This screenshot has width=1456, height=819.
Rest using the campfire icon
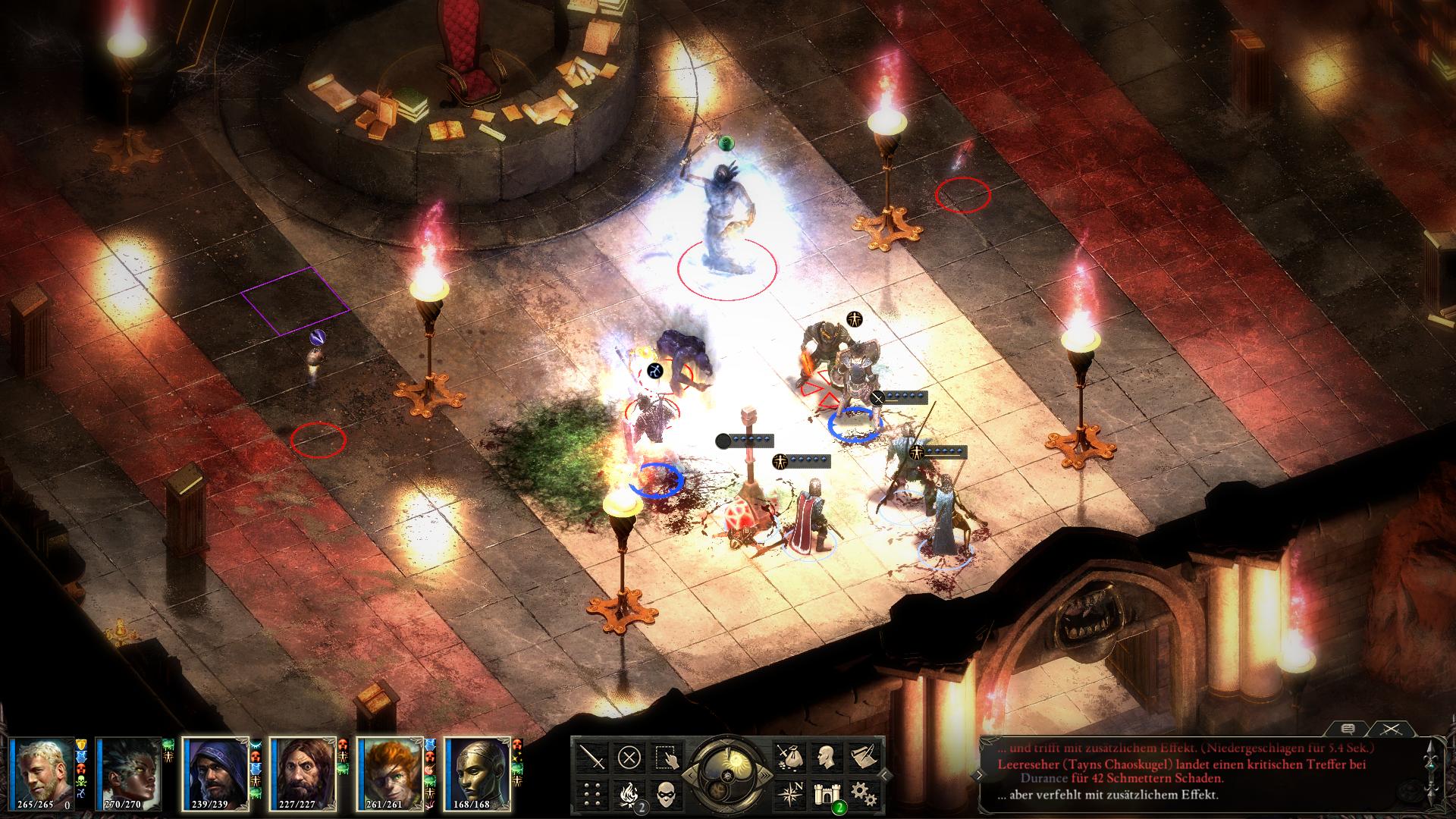629,793
